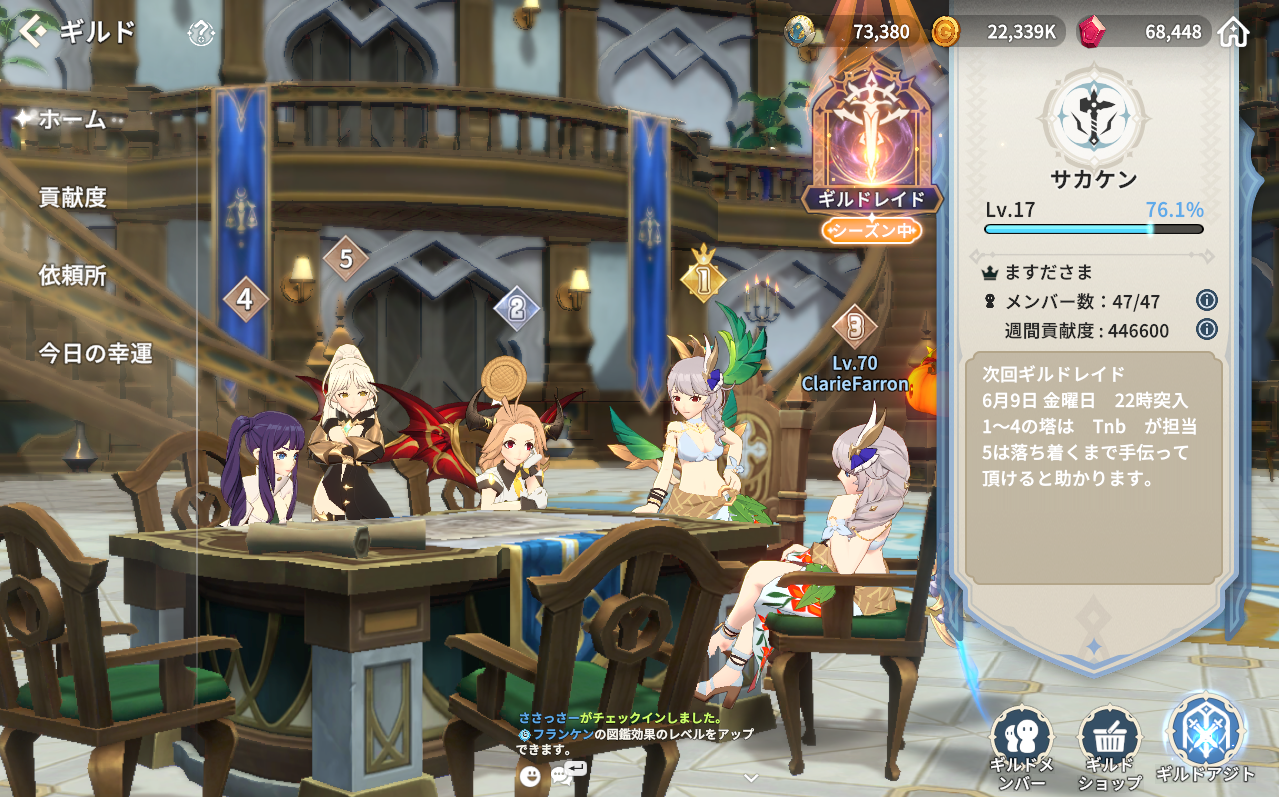This screenshot has width=1279, height=797.
Task: Show info for 週間貢献度 weekly contribution
Action: 1206,329
